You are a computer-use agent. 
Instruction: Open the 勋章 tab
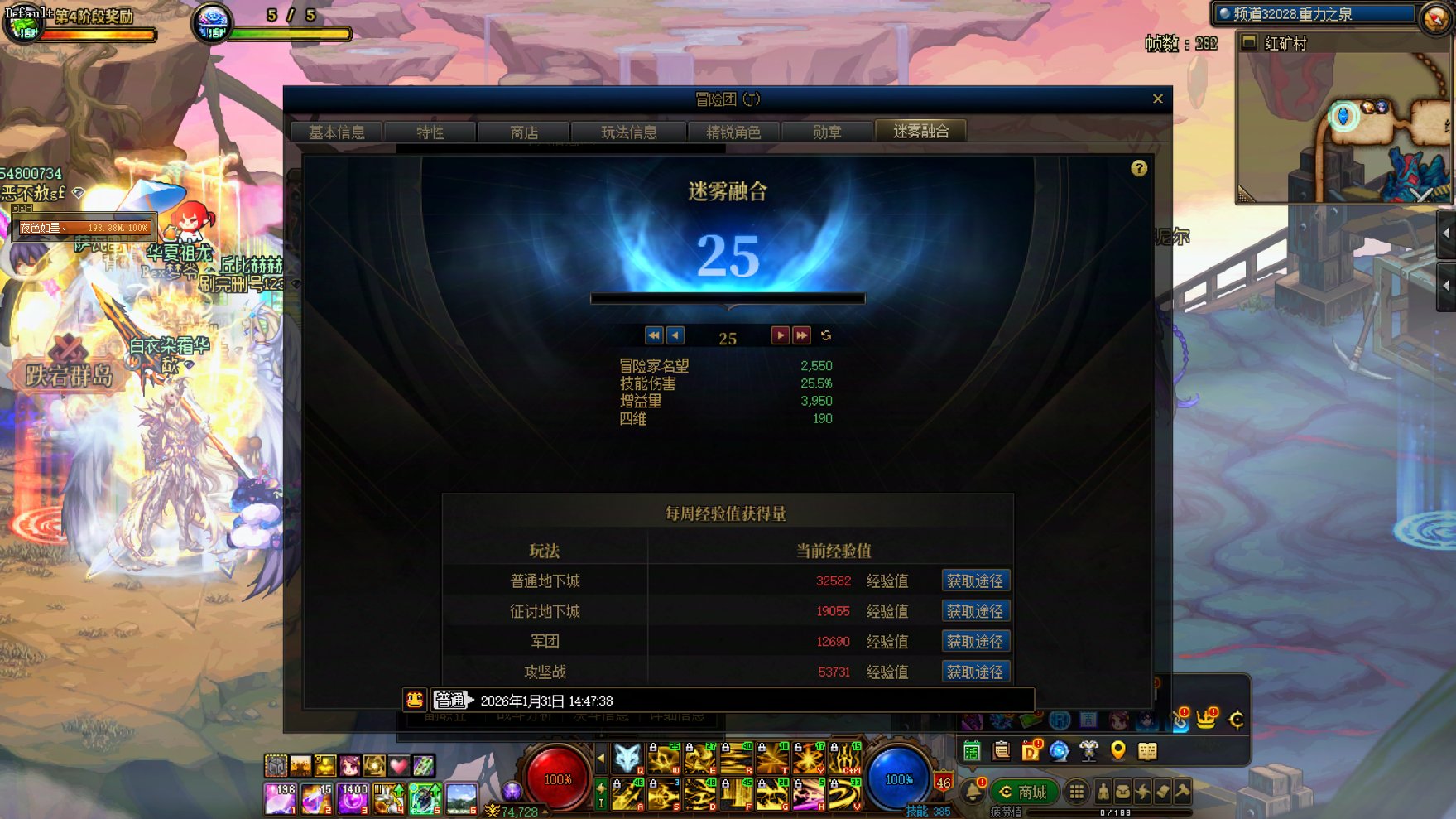(x=827, y=132)
